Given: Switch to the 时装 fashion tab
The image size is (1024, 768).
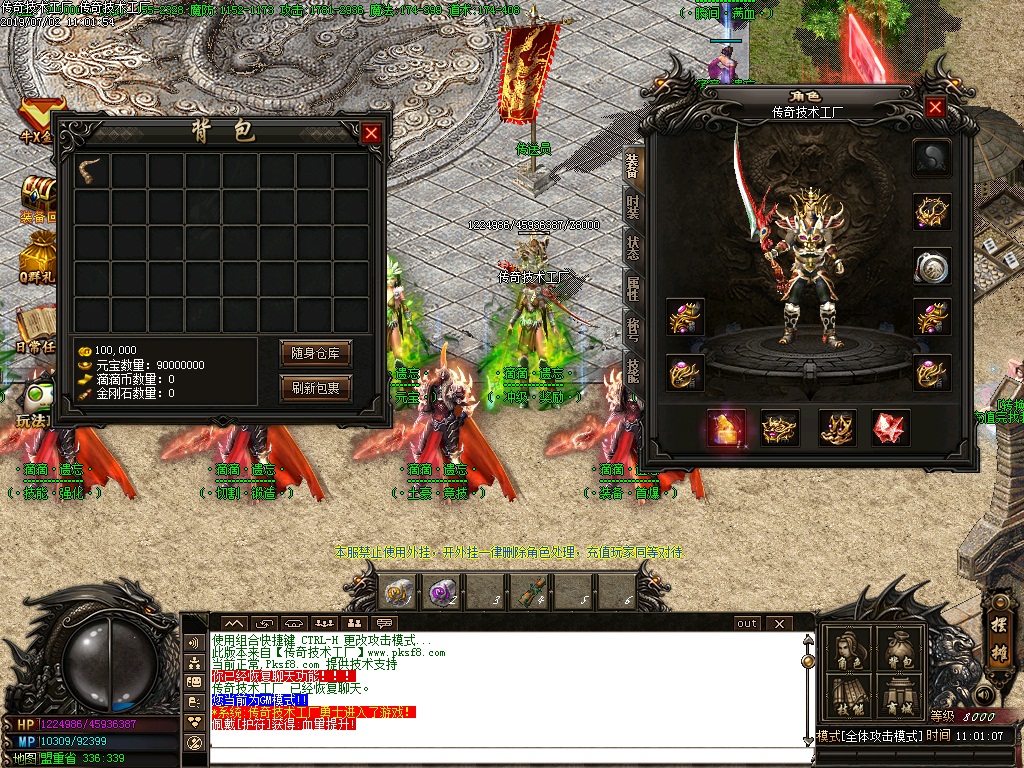Looking at the screenshot, I should tap(633, 207).
